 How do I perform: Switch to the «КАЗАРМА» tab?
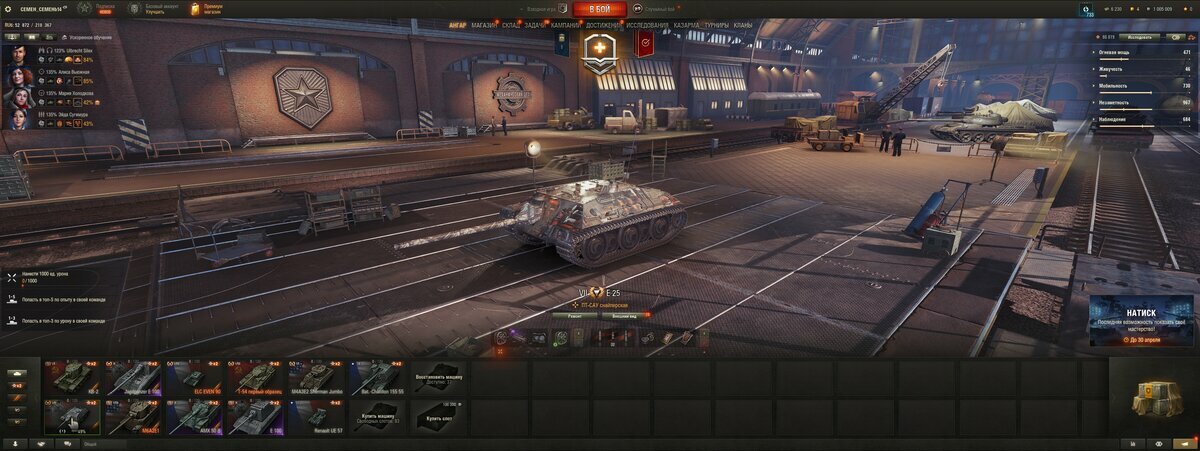point(686,24)
